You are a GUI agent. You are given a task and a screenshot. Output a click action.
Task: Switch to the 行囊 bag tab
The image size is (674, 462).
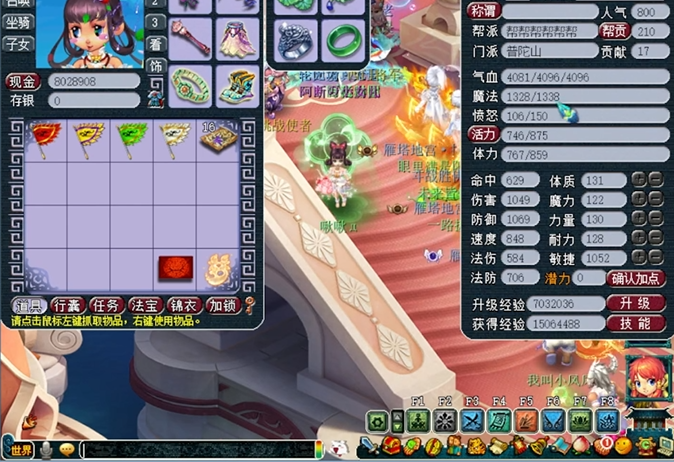(x=68, y=305)
